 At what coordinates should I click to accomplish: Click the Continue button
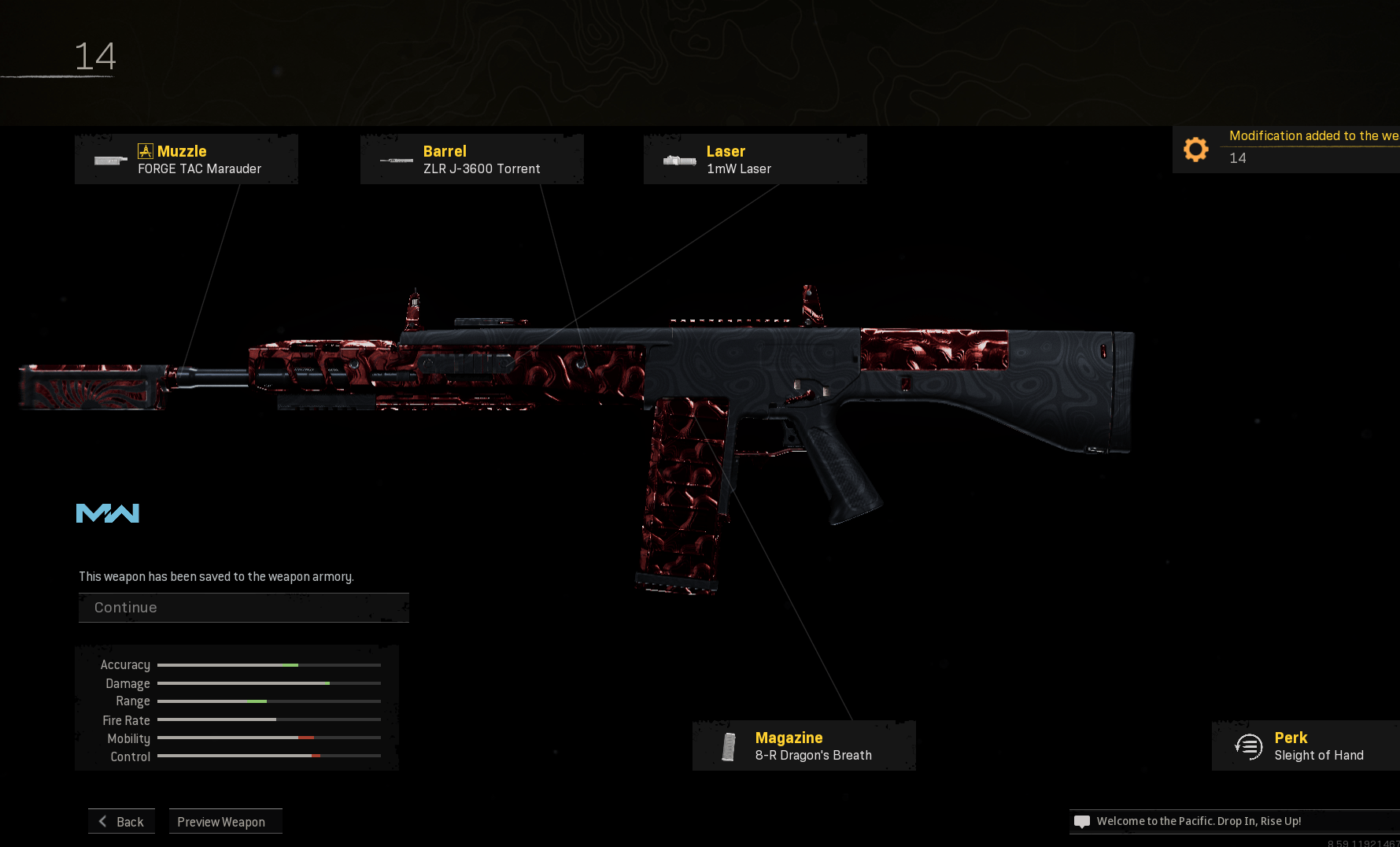244,608
